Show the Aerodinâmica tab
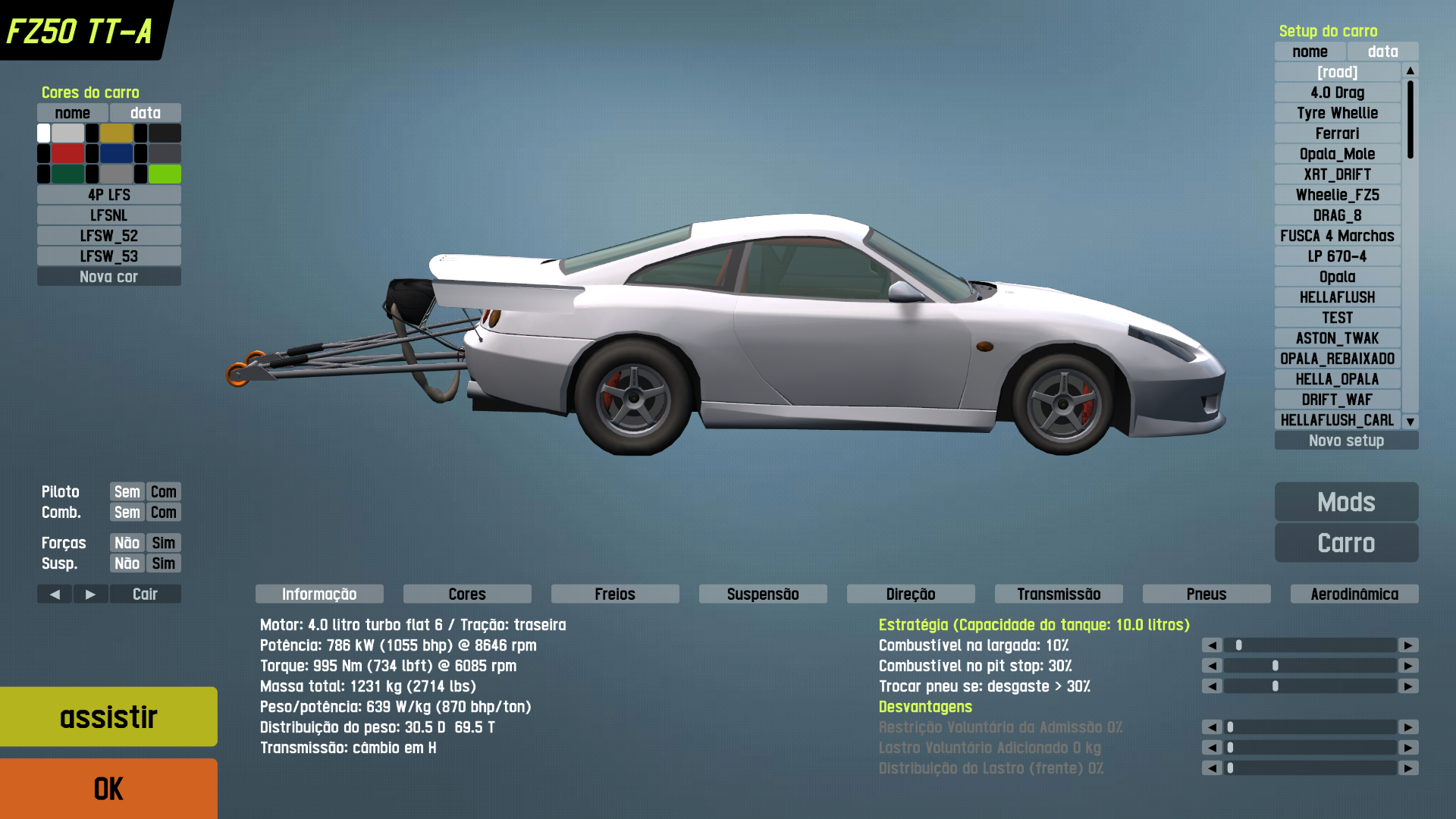Screen dimensions: 1456x819 (1354, 594)
